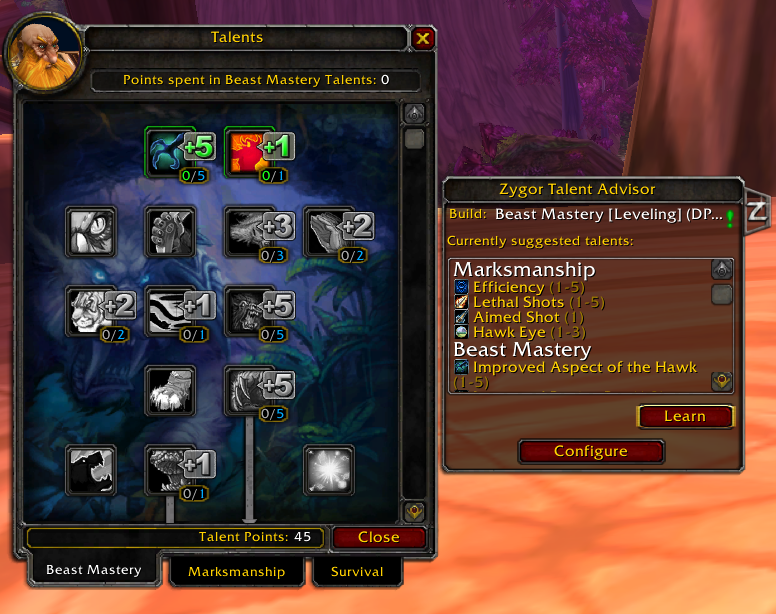Screen dimensions: 776x614
Task: Click the red Close button
Action: pos(378,537)
